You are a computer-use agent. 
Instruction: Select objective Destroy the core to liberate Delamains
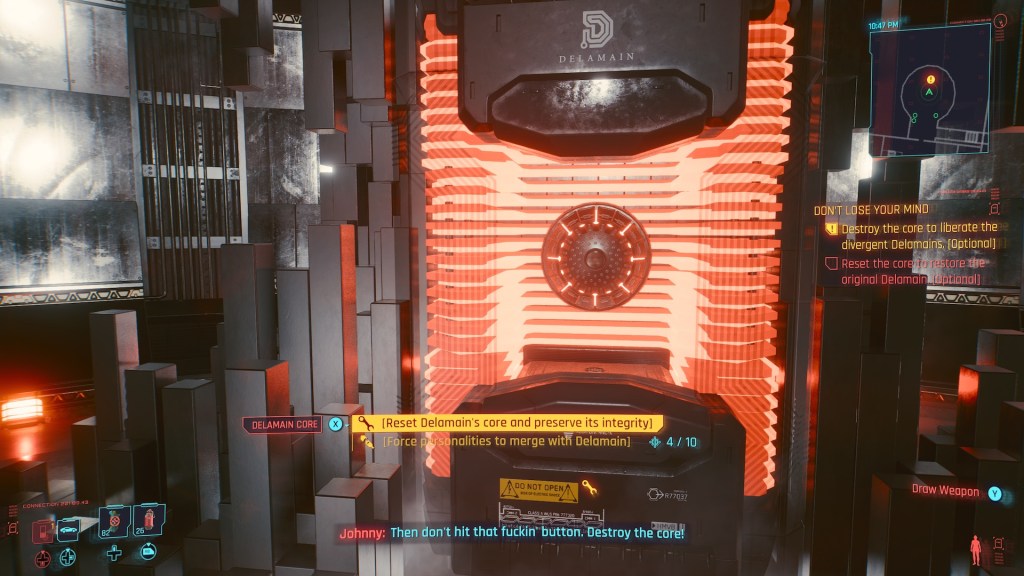point(912,234)
